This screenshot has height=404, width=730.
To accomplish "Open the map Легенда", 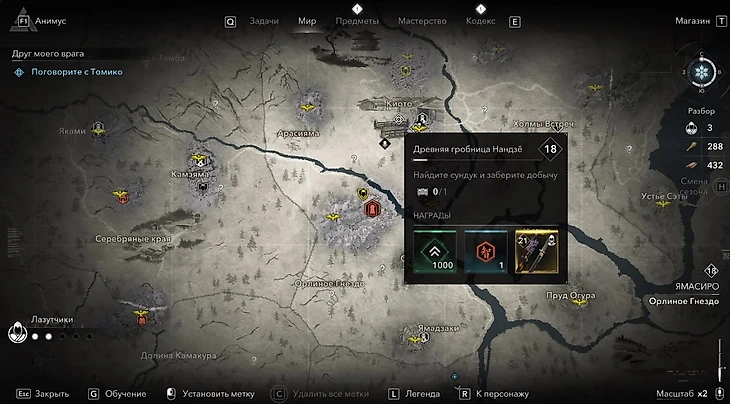I will pyautogui.click(x=416, y=394).
